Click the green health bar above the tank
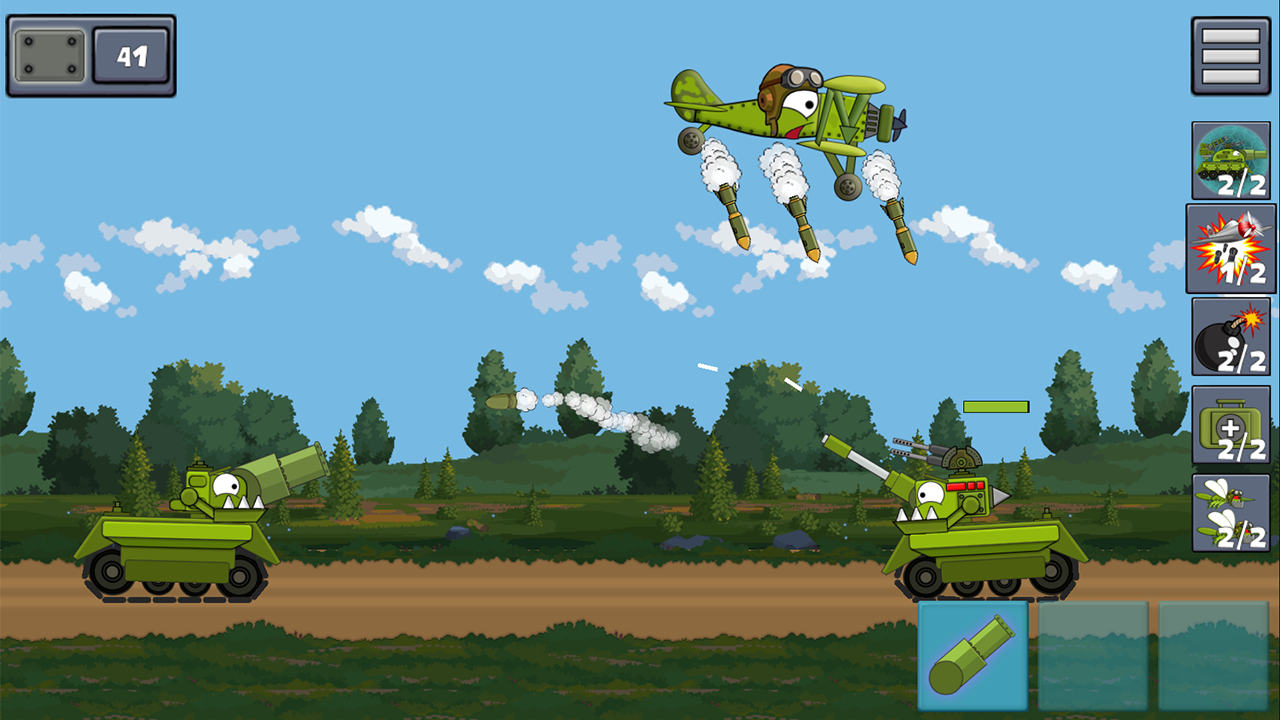The width and height of the screenshot is (1280, 720). (995, 405)
